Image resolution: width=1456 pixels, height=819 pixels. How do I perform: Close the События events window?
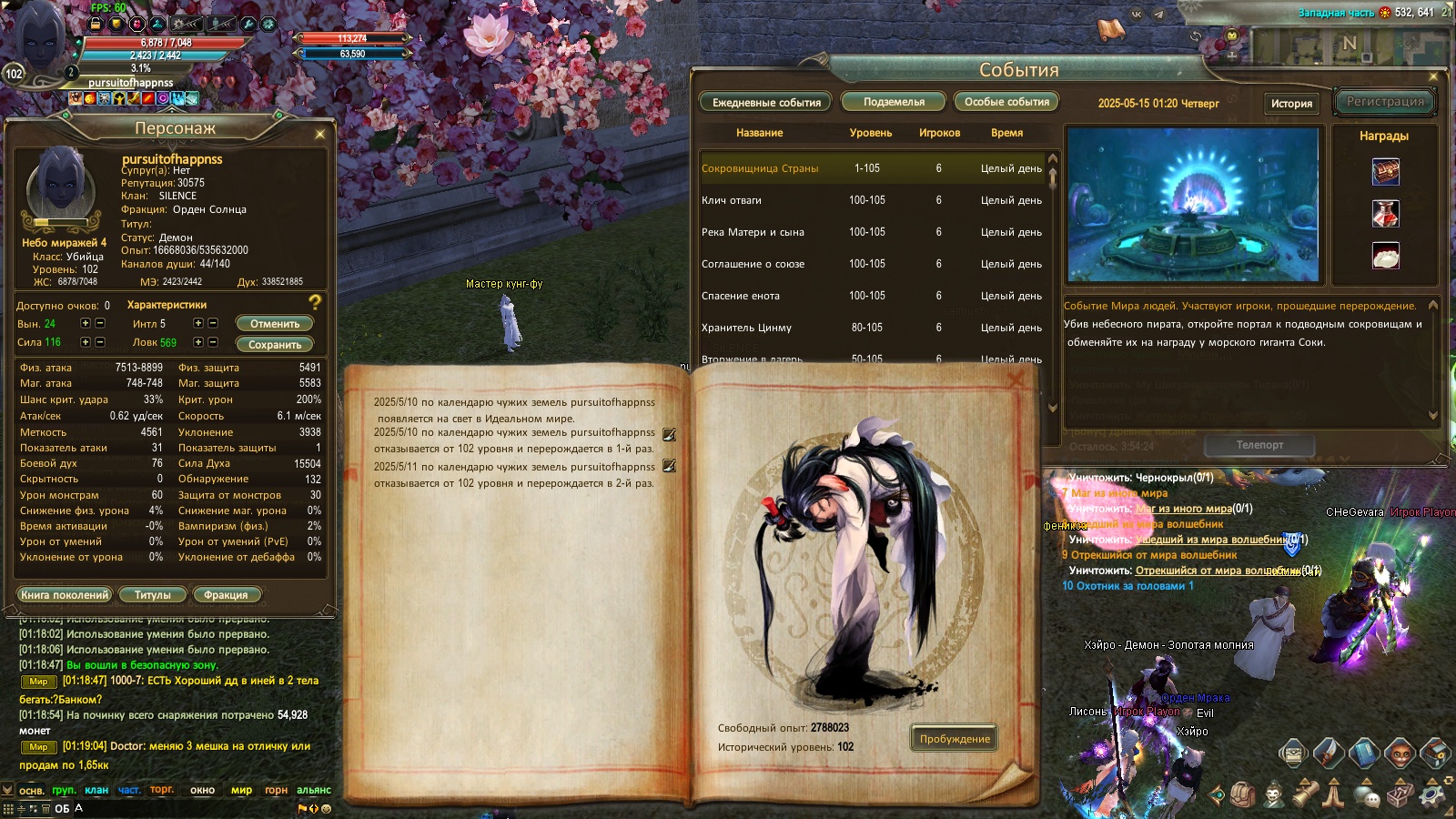click(x=1433, y=76)
